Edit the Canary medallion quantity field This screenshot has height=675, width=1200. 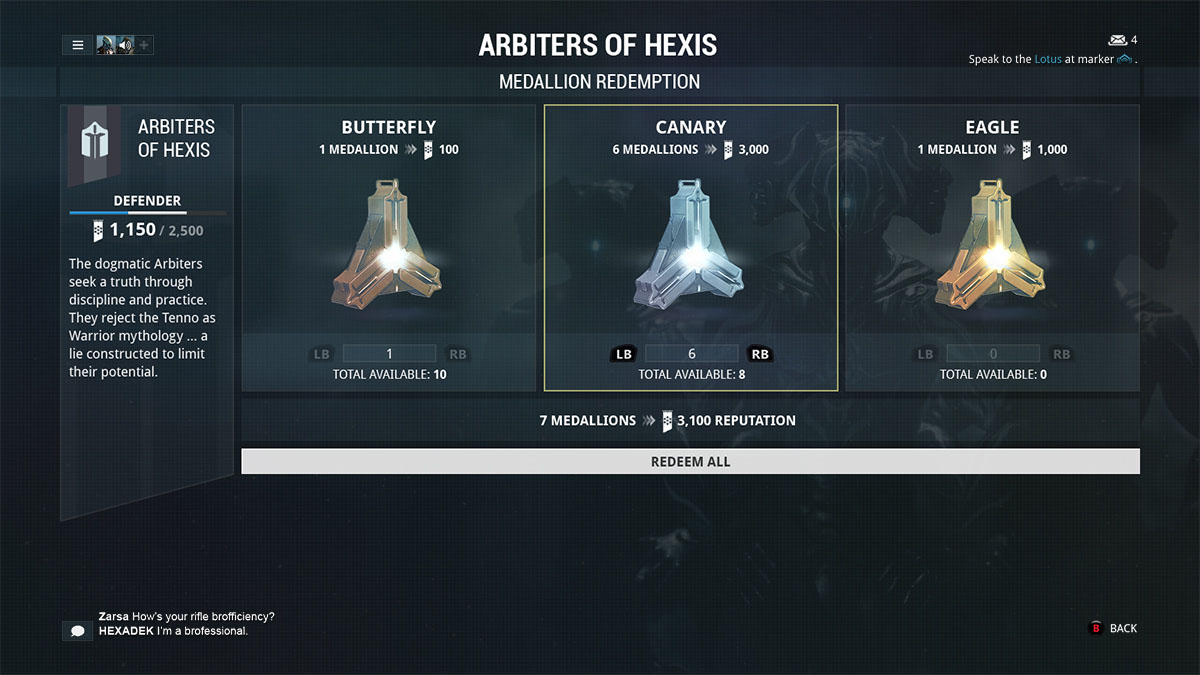(691, 353)
